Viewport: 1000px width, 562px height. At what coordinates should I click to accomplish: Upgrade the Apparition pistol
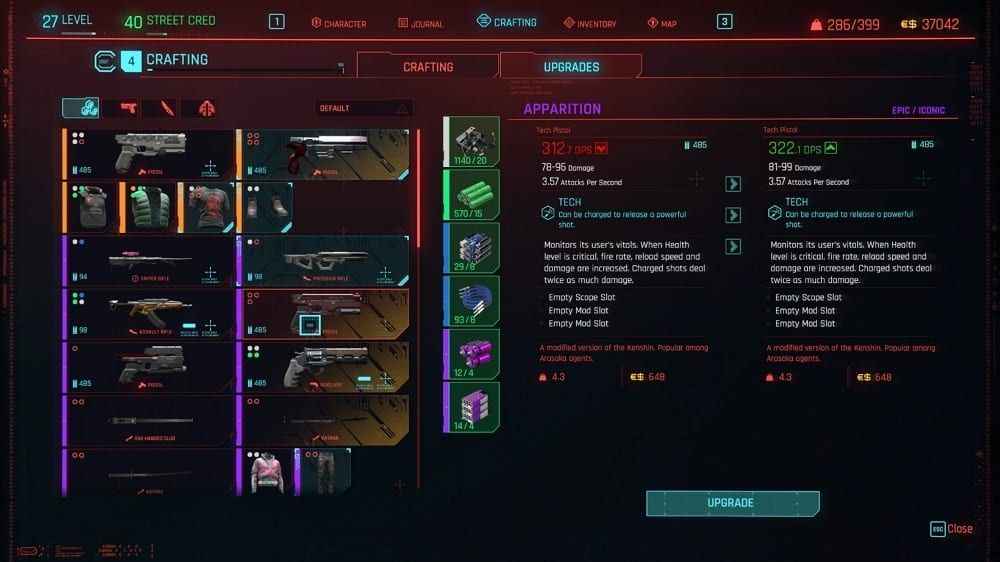(x=732, y=503)
